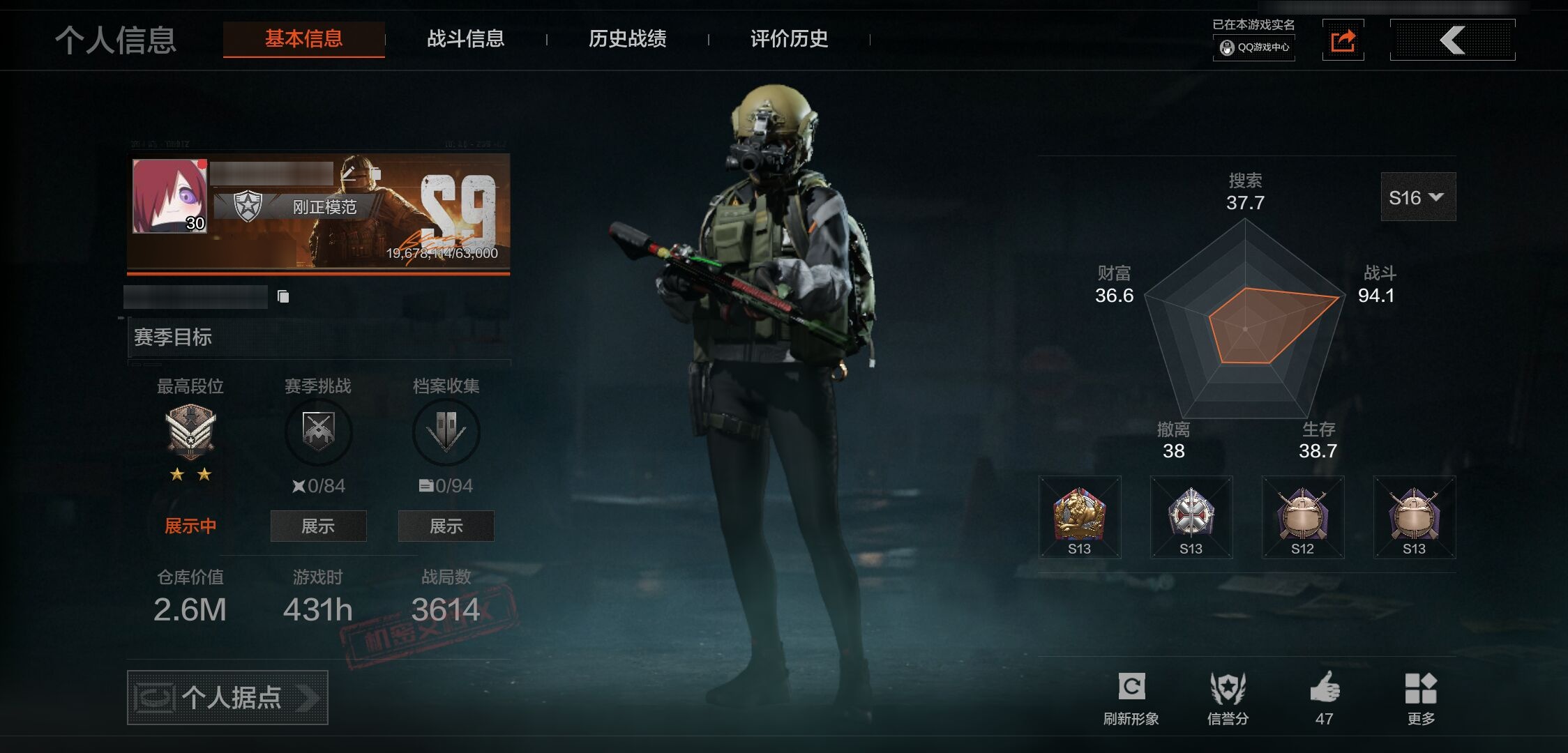Select the S12 helmet medal

pos(1302,517)
